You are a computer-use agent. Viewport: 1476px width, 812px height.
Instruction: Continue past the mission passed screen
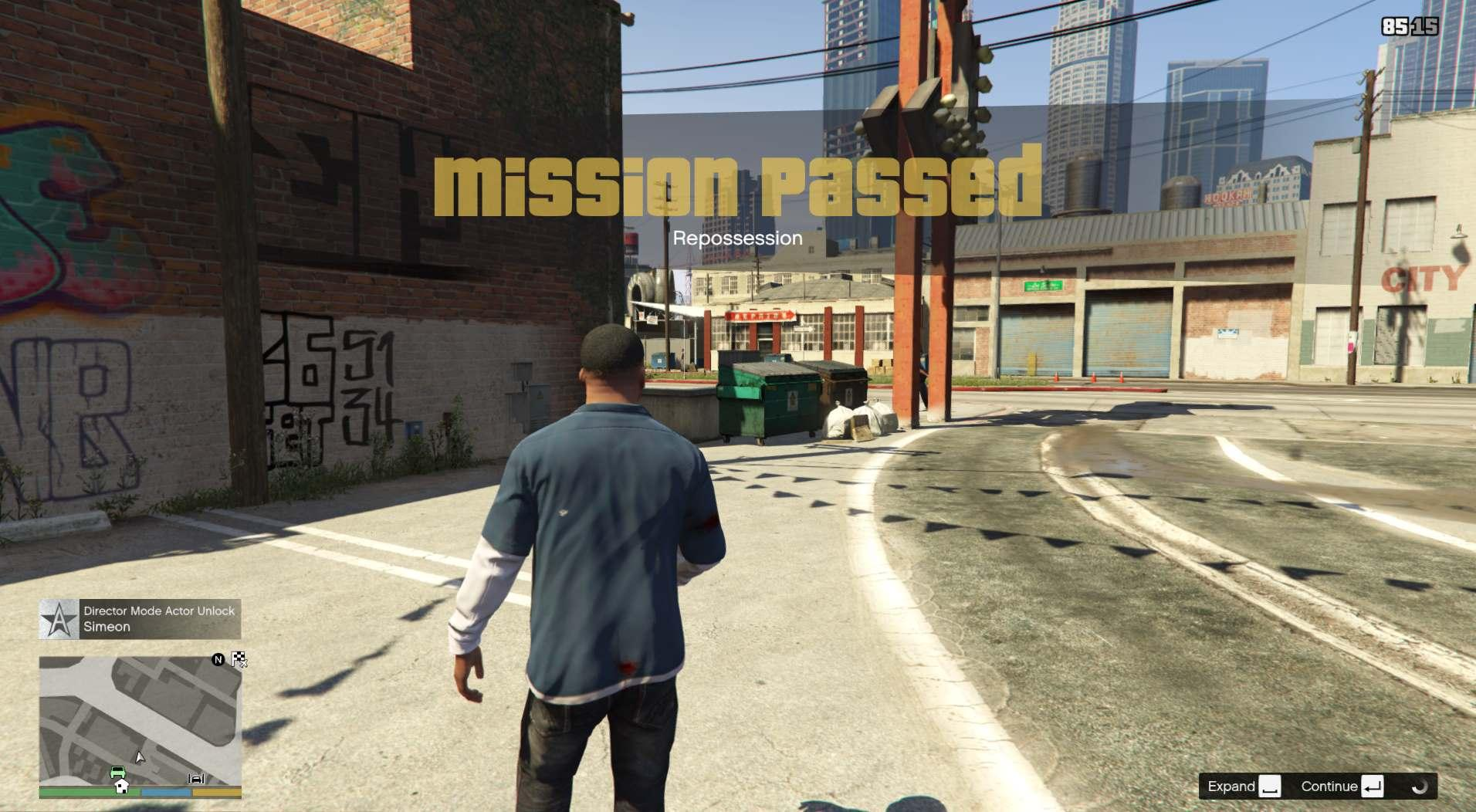click(1342, 787)
